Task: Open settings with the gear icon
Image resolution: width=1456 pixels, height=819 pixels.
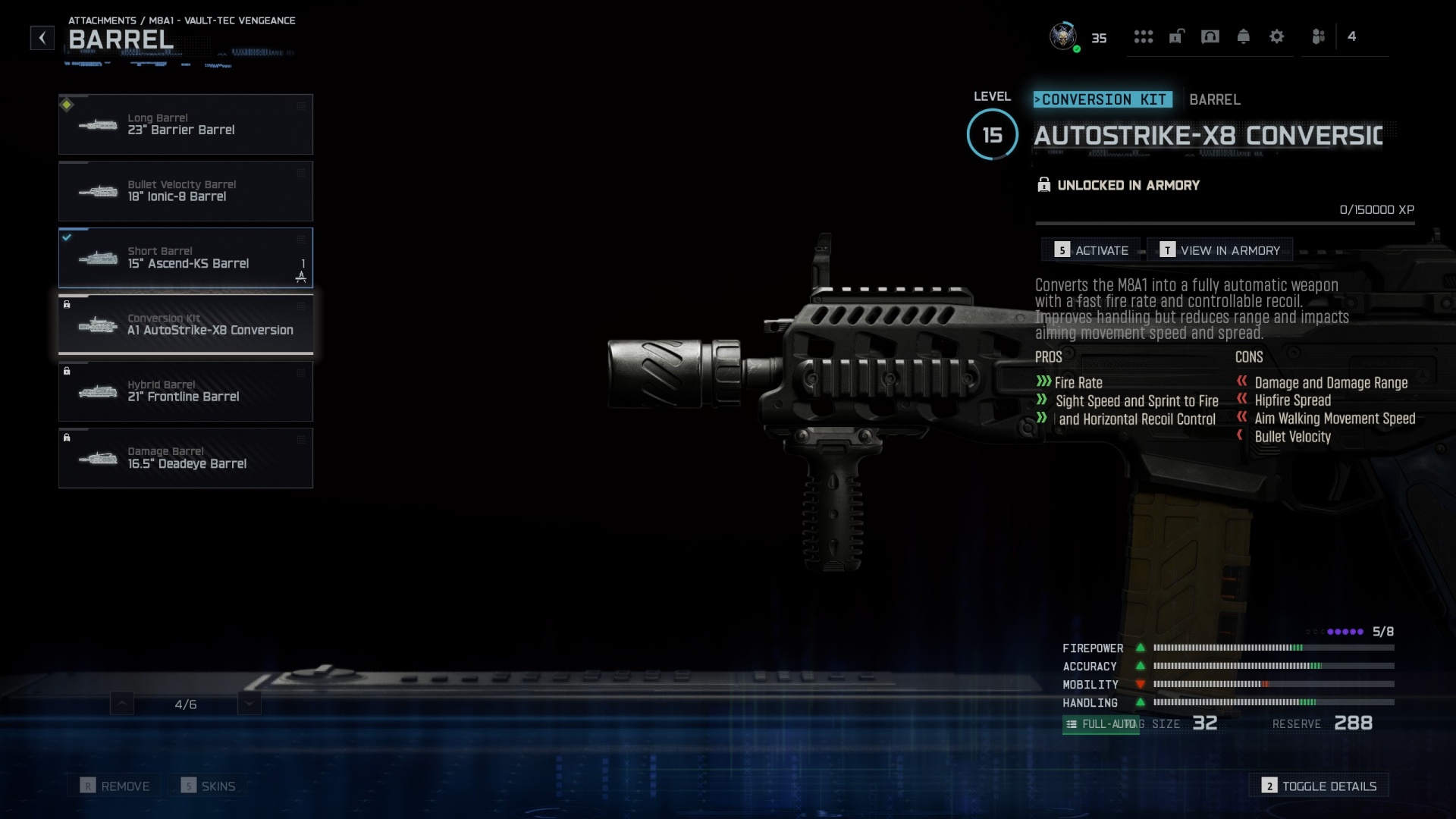Action: pyautogui.click(x=1278, y=36)
